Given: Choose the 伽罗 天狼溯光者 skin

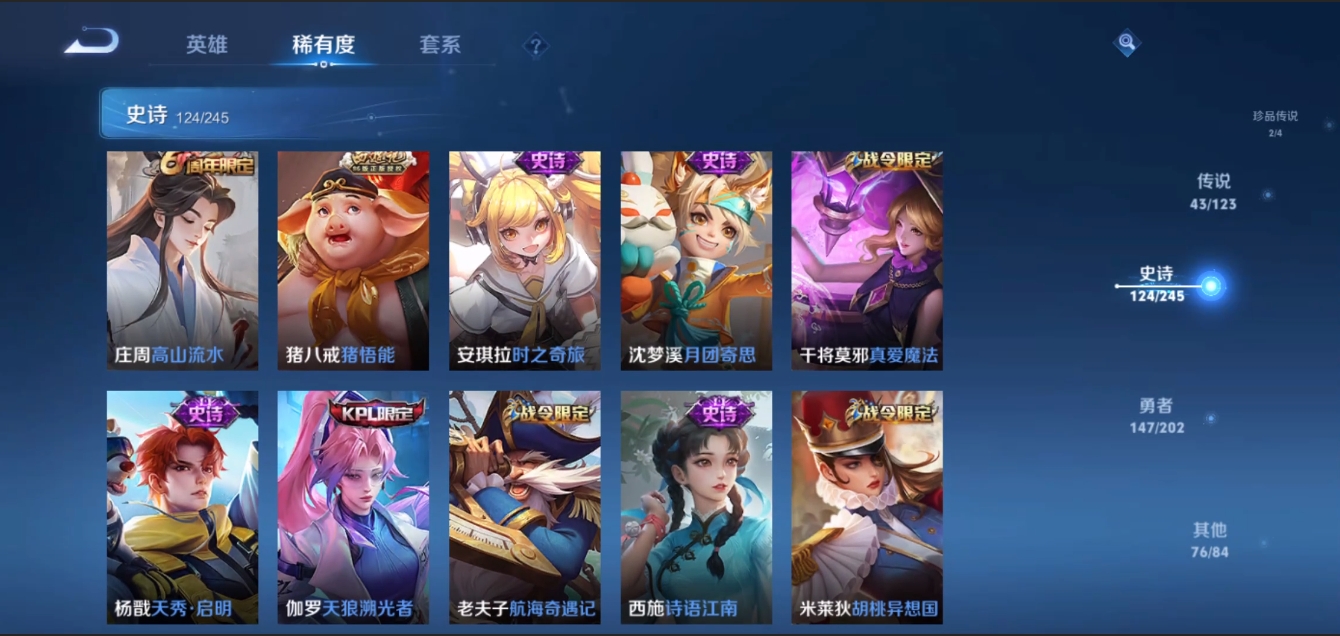Looking at the screenshot, I should click(x=353, y=507).
